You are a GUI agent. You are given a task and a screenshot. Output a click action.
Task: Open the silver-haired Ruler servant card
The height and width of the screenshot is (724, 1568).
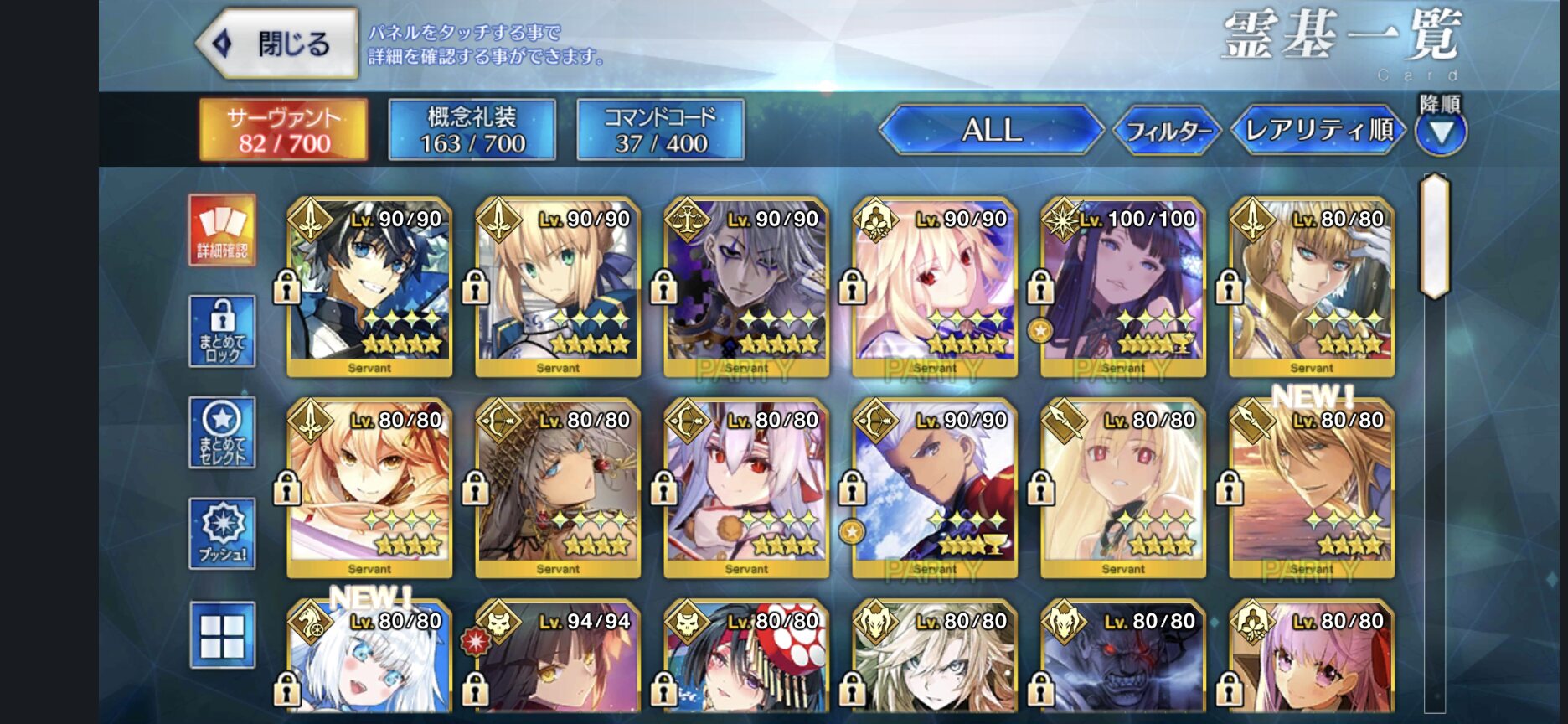click(x=746, y=287)
